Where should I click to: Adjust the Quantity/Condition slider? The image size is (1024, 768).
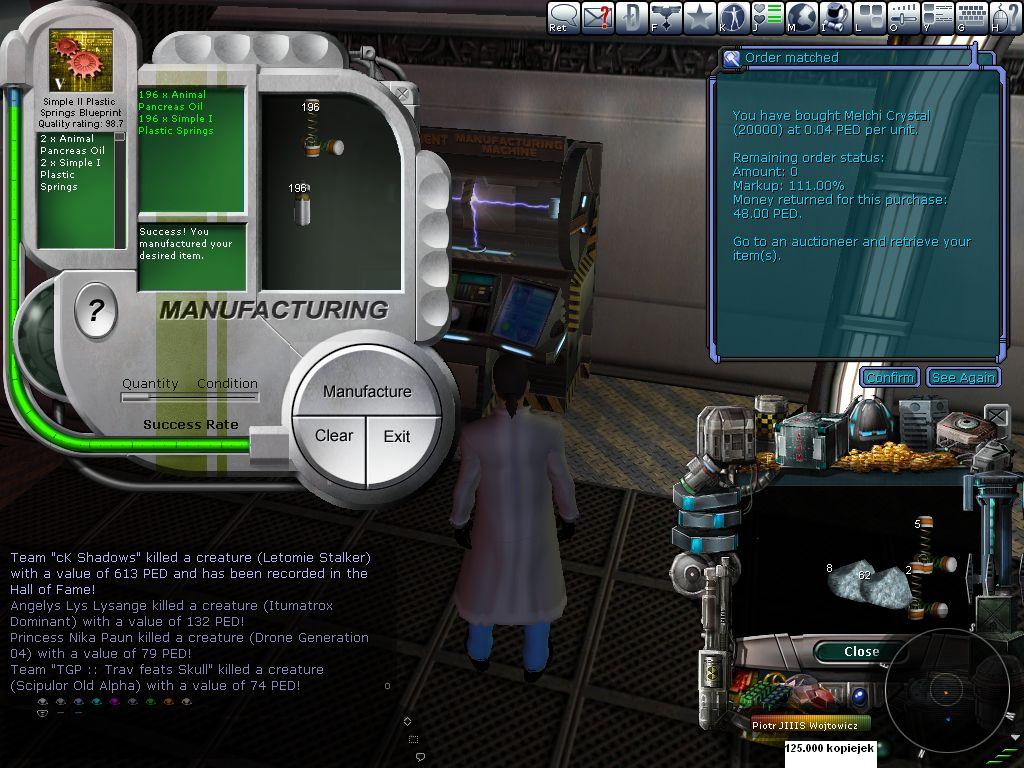[188, 397]
